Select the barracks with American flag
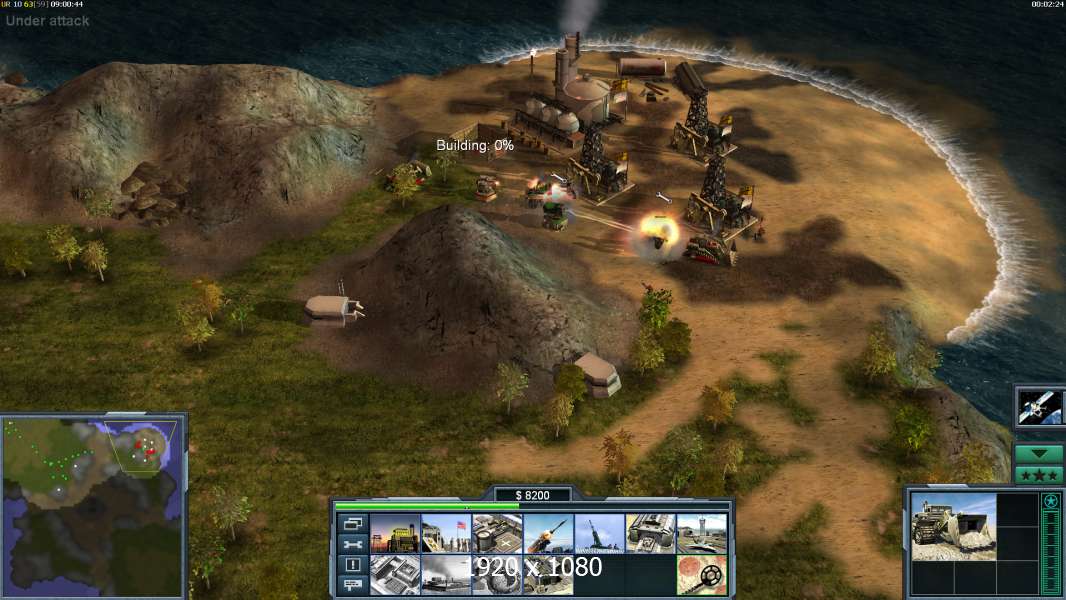Screen dimensions: 1066x600 446,534
